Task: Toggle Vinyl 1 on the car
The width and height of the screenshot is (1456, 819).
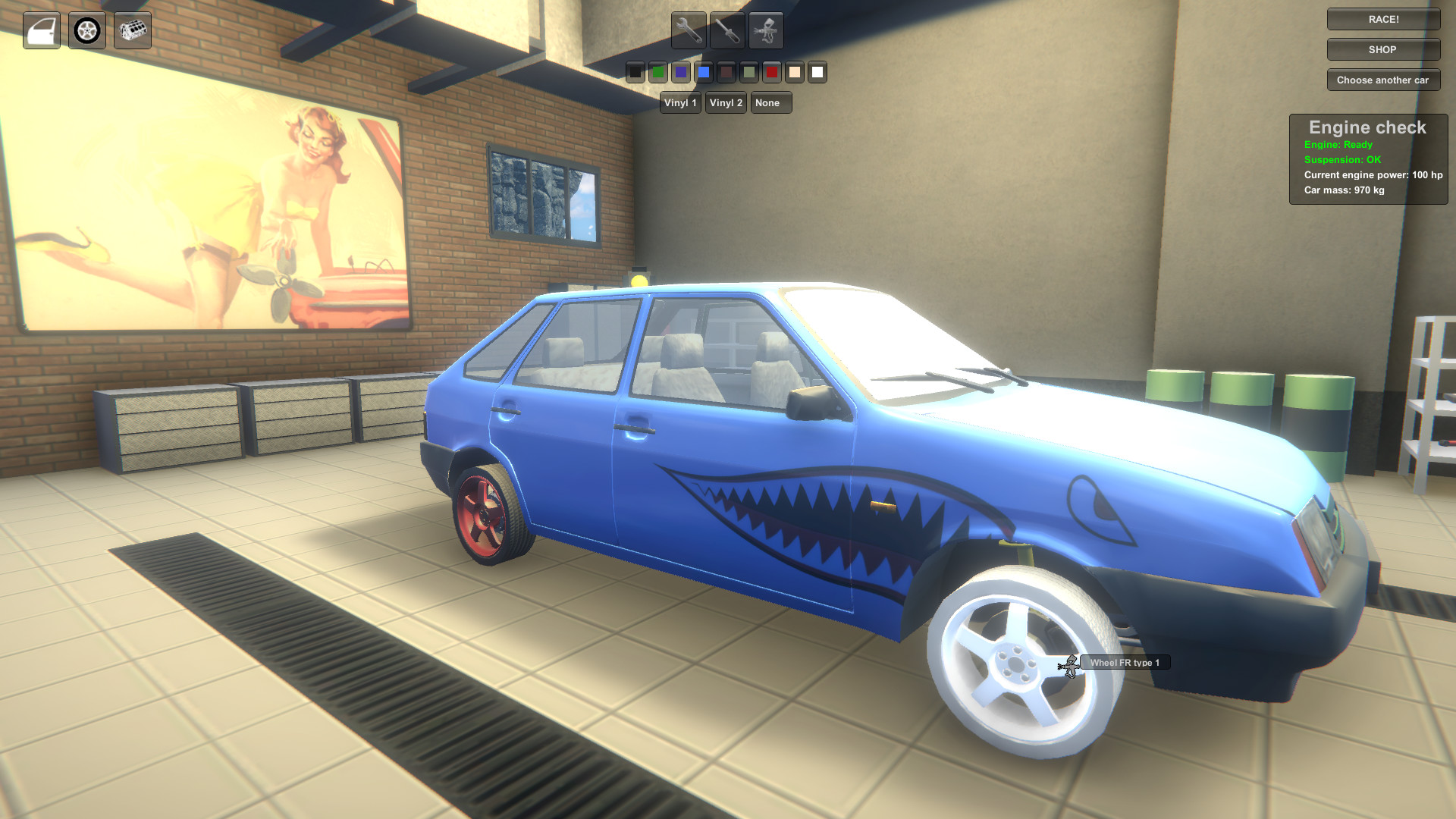Action: tap(679, 103)
